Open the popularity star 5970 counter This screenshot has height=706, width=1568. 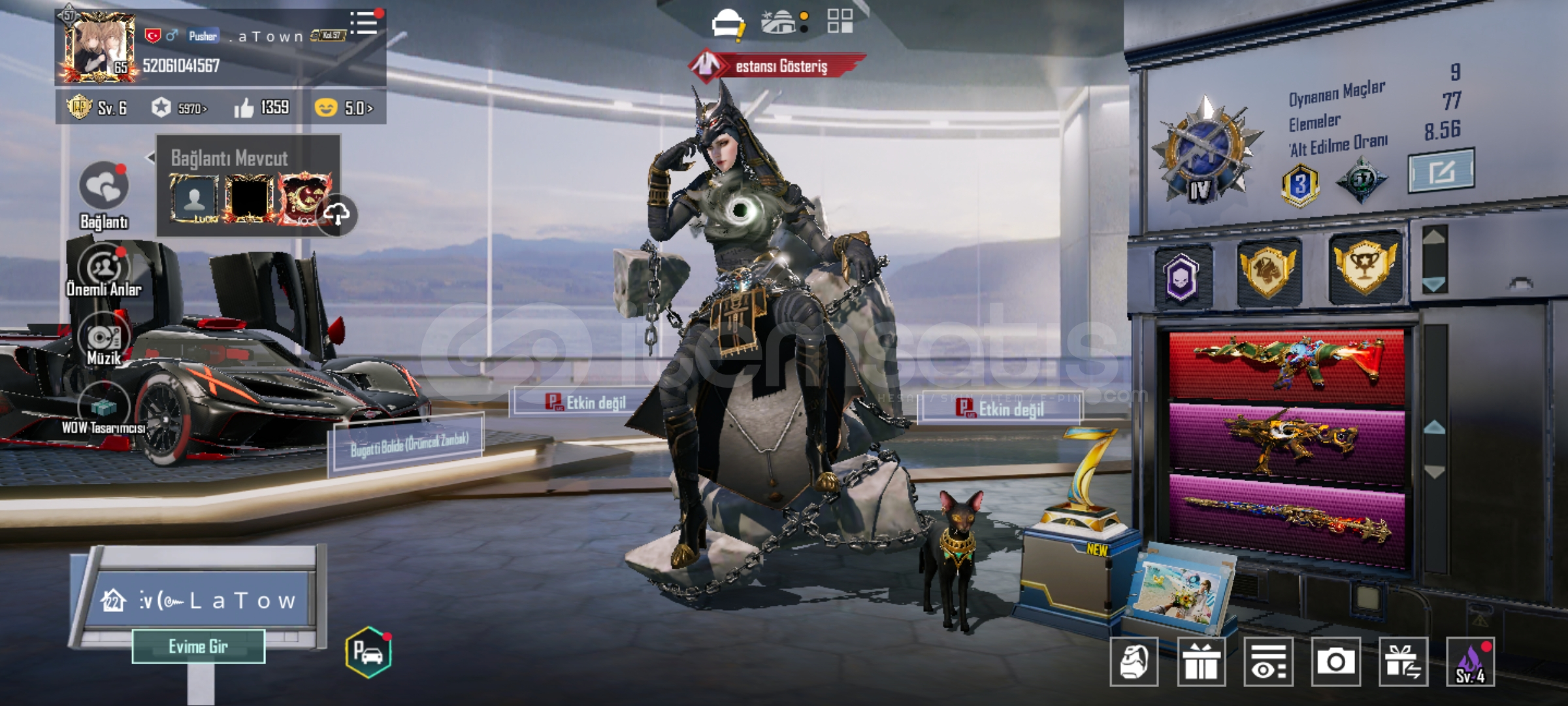(x=178, y=108)
